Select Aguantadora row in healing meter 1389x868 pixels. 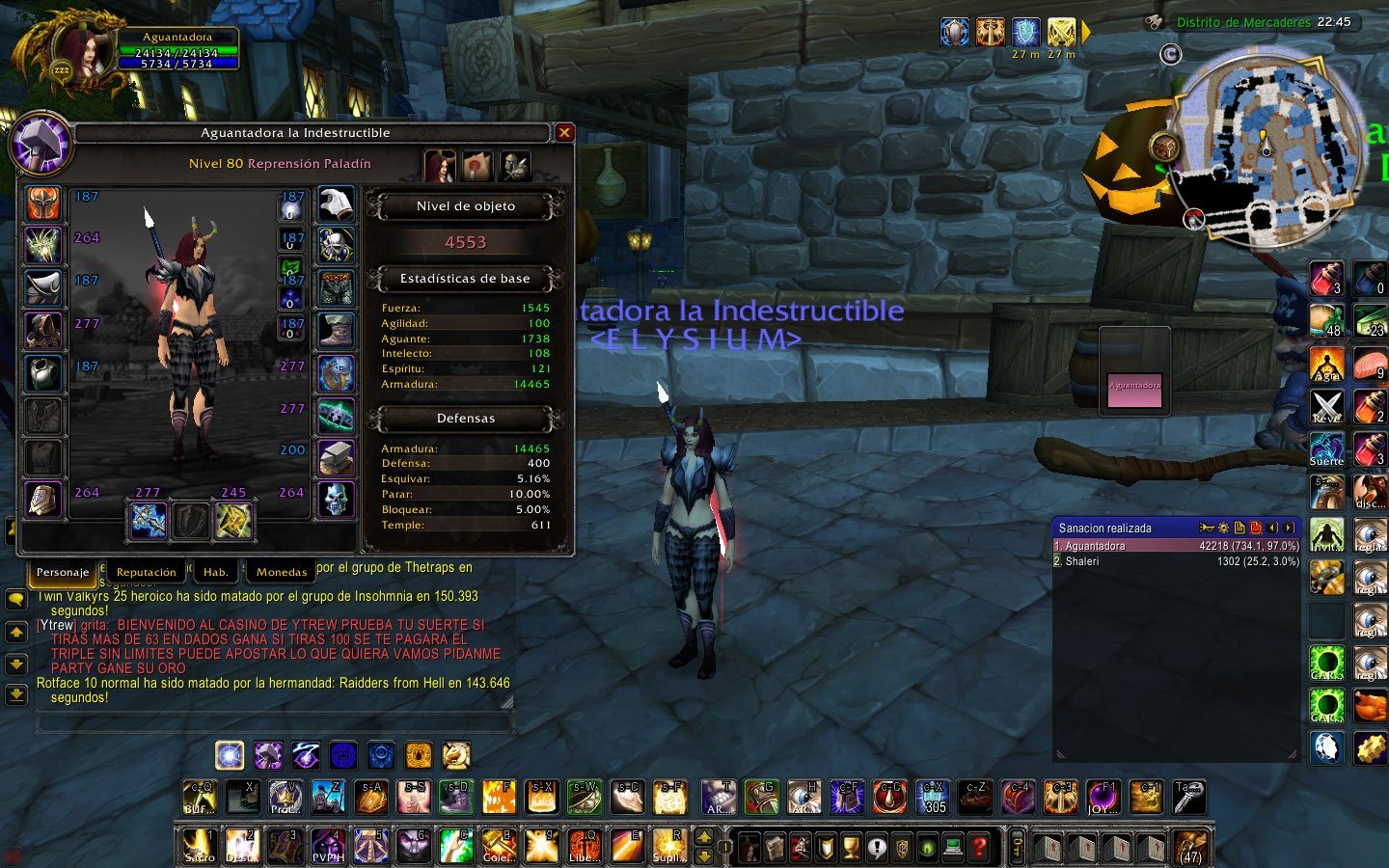coord(1177,546)
